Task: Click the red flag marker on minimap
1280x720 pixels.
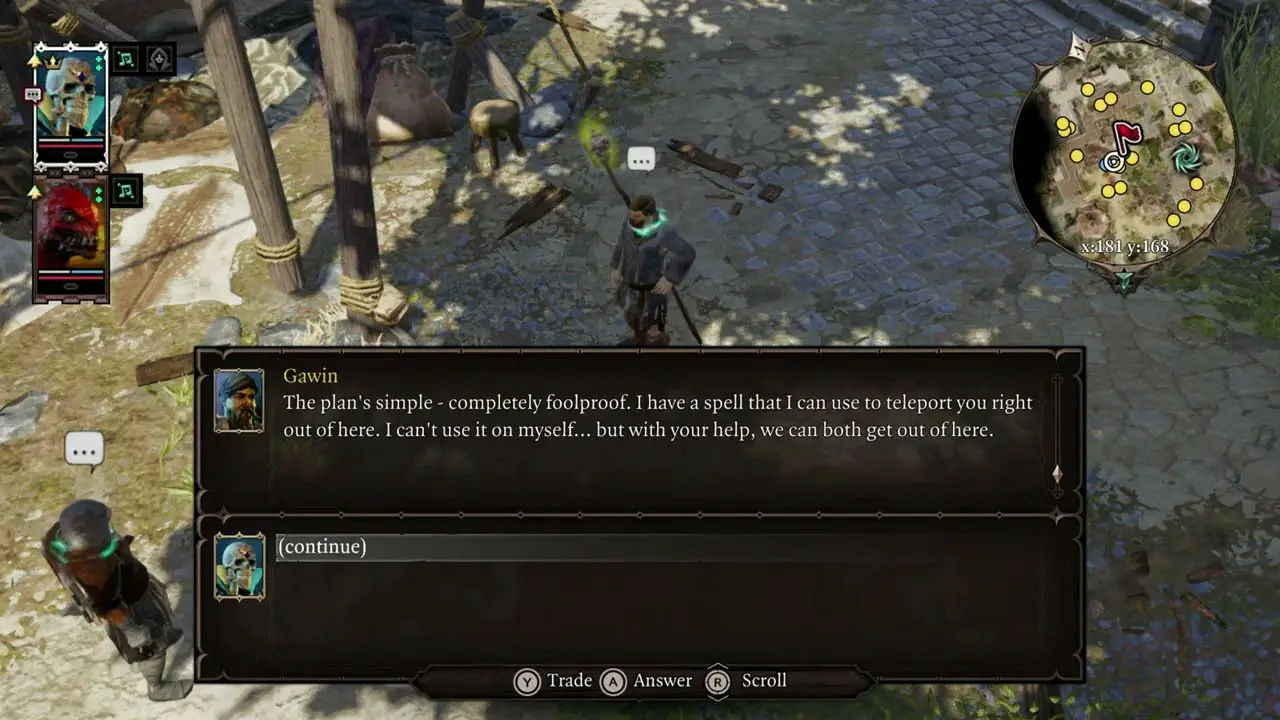Action: coord(1128,137)
